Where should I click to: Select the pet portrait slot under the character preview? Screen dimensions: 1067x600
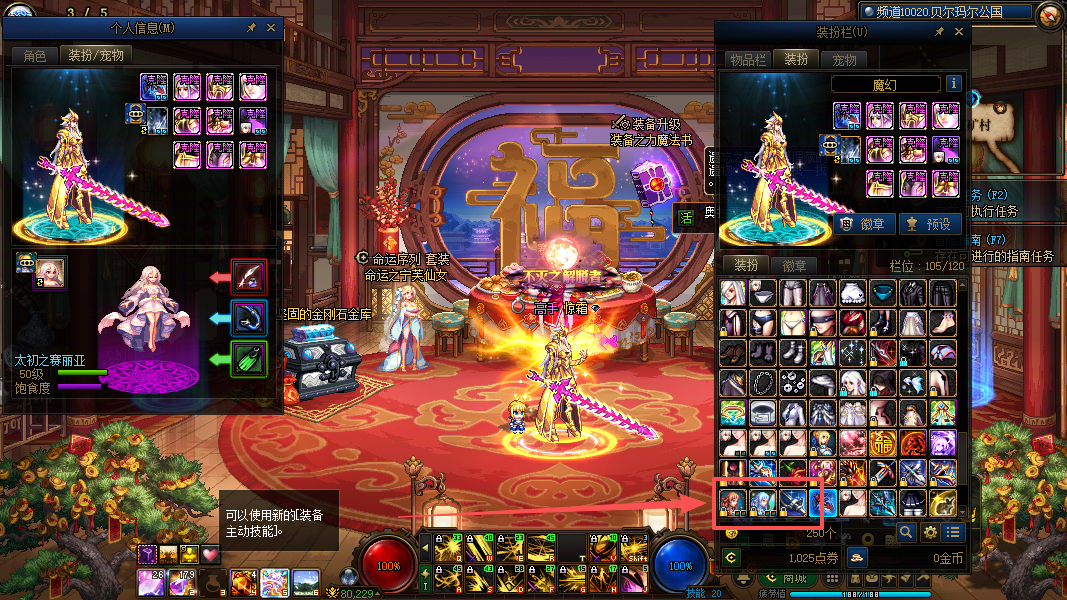tap(51, 271)
